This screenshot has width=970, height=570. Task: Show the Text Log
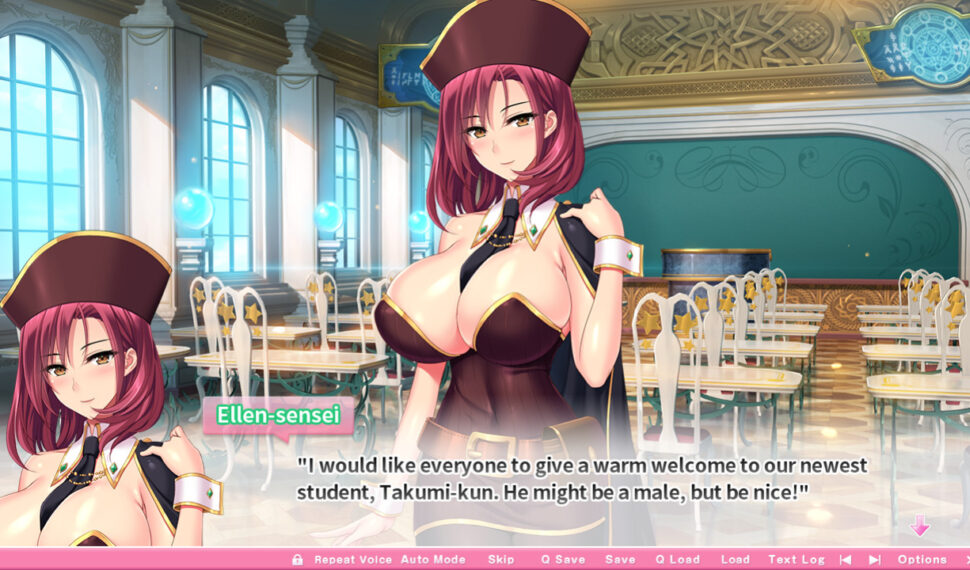click(797, 560)
